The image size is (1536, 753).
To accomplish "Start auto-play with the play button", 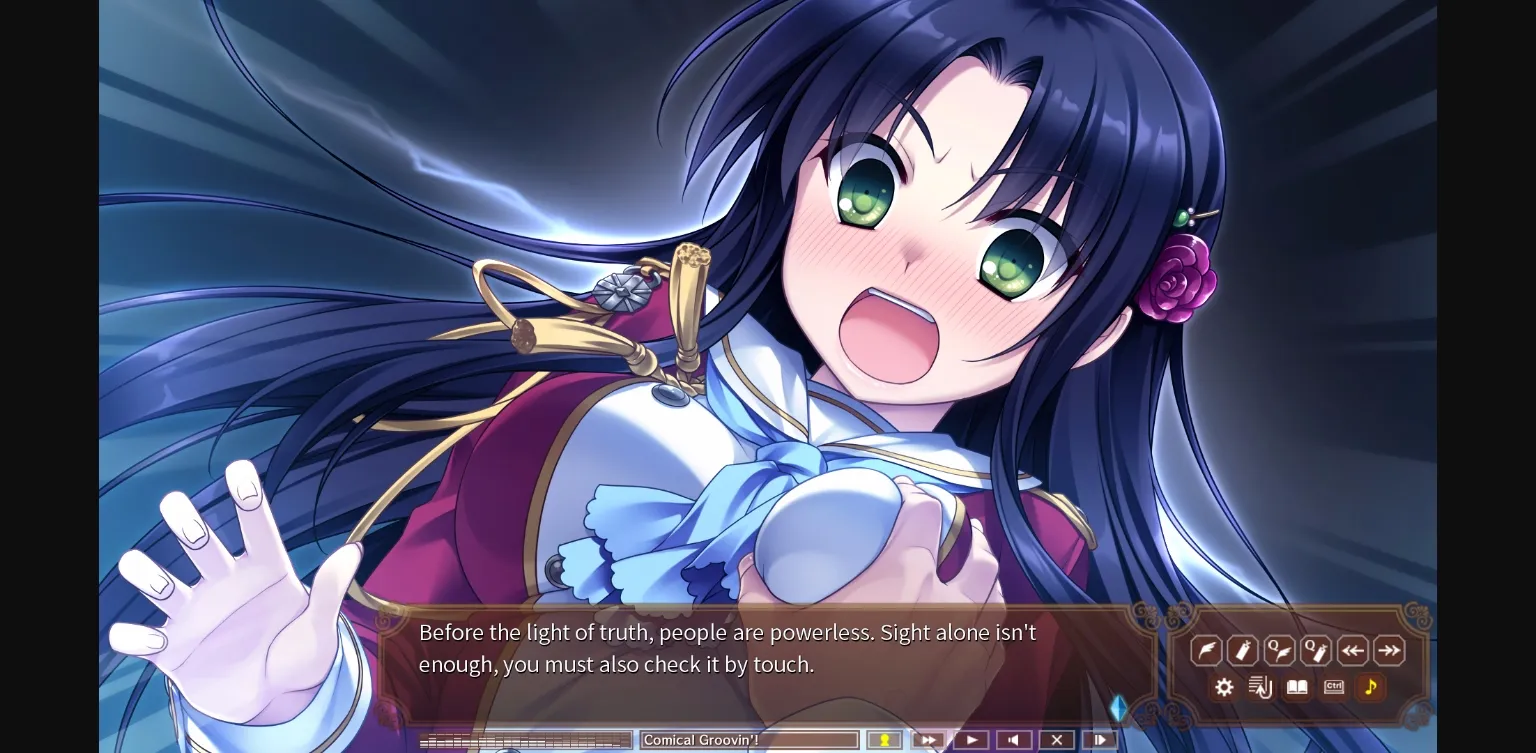I will pyautogui.click(x=971, y=740).
